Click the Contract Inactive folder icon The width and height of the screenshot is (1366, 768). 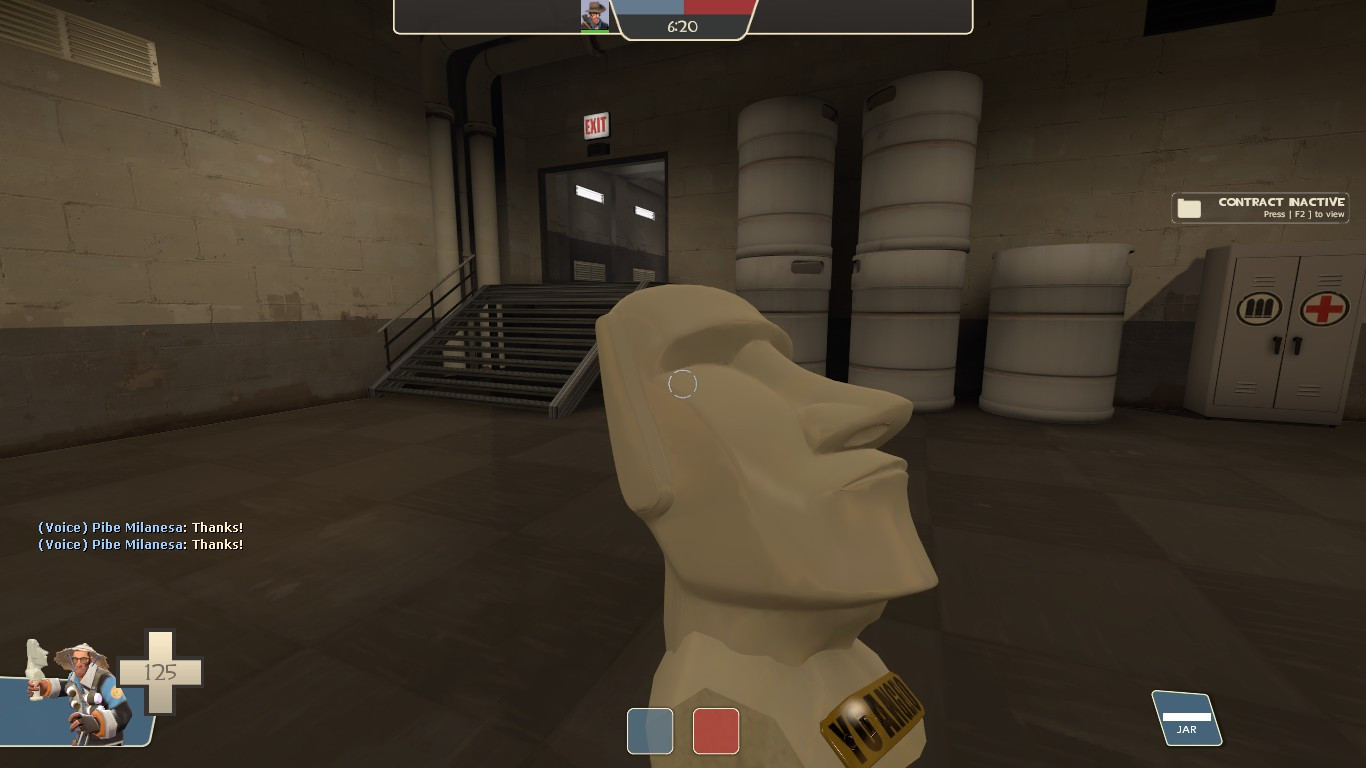pos(1190,207)
